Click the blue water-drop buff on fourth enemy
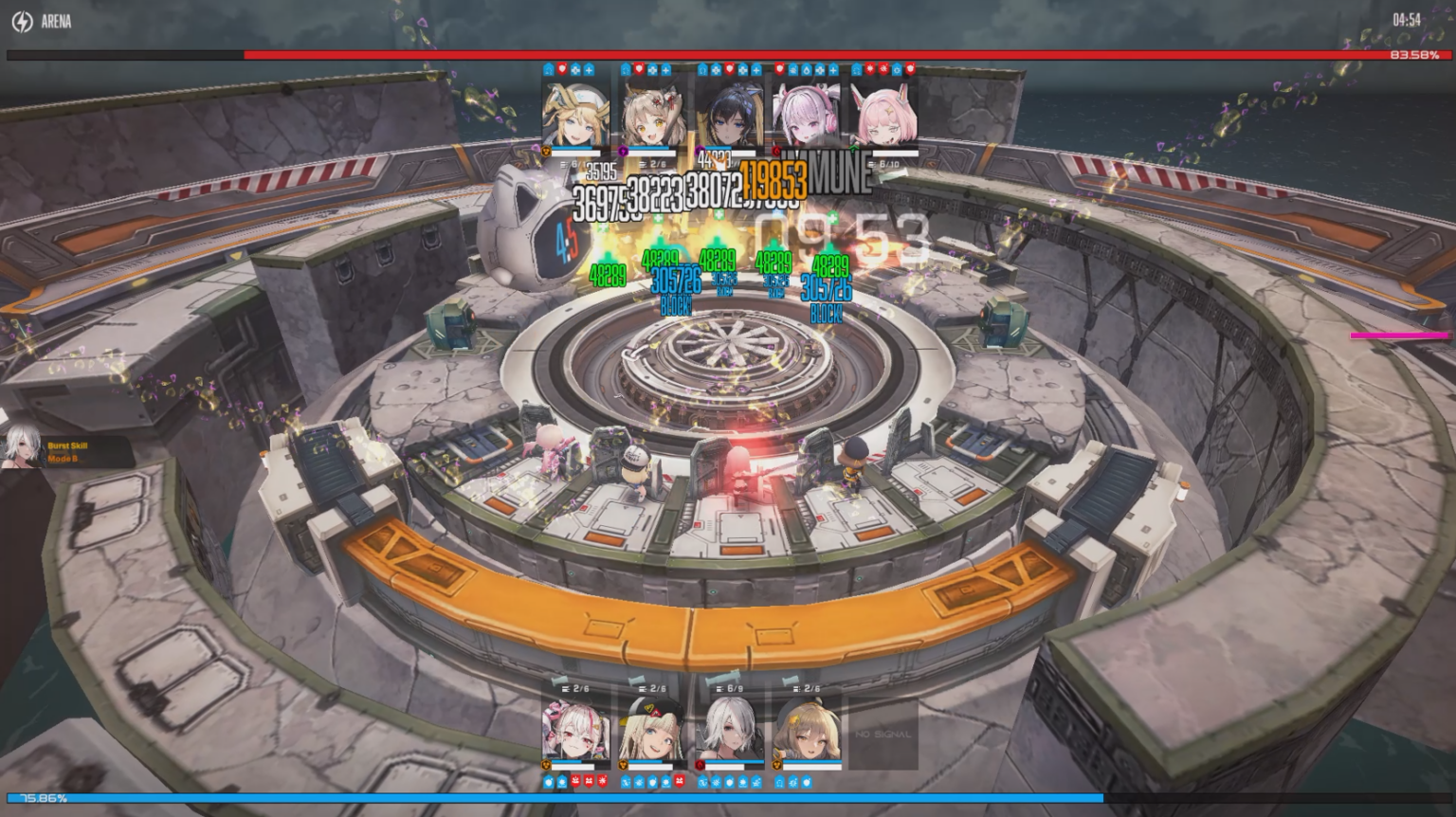The height and width of the screenshot is (817, 1456). pos(806,69)
